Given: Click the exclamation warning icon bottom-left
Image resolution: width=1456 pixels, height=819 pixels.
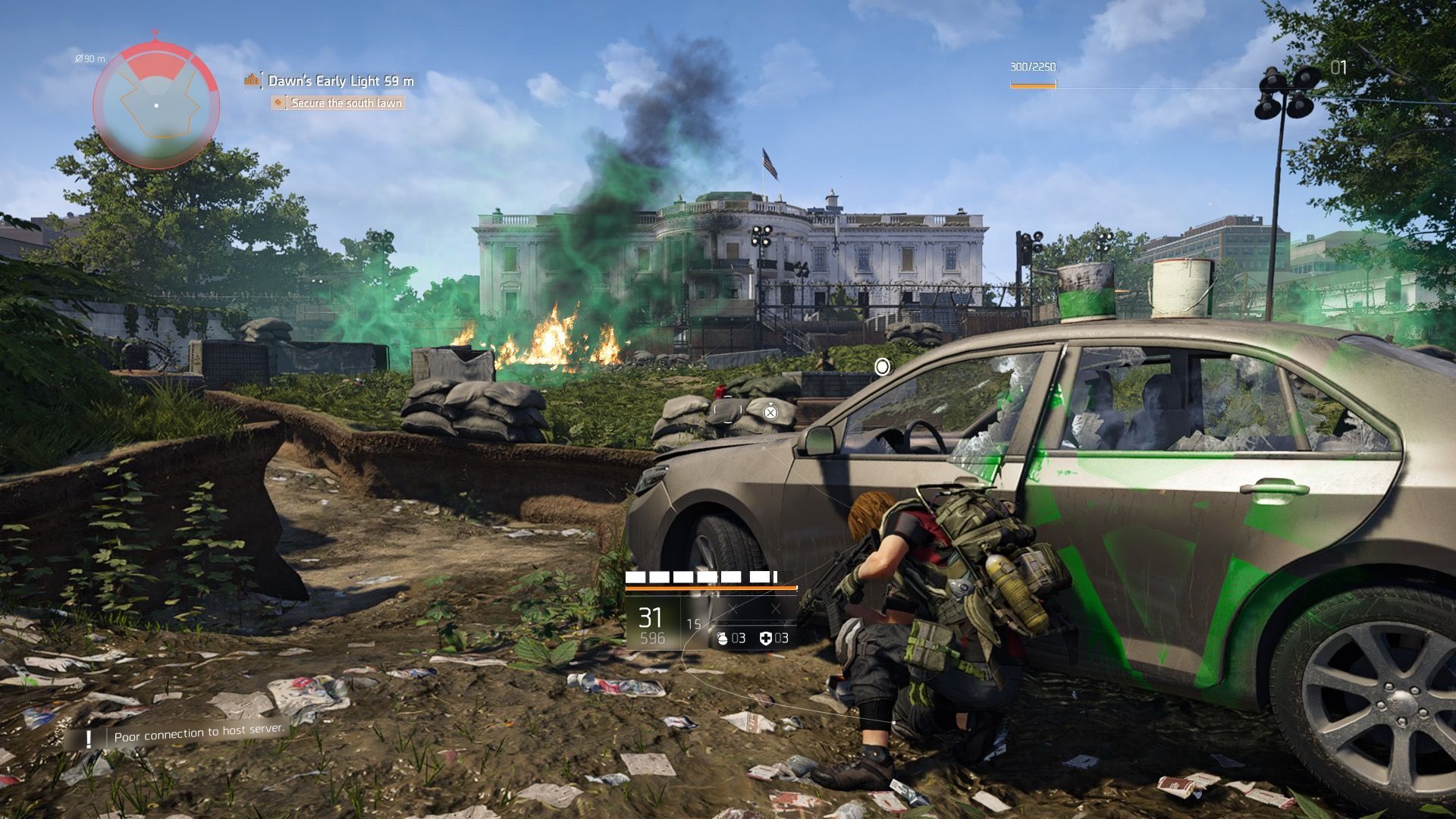Looking at the screenshot, I should coord(89,736).
